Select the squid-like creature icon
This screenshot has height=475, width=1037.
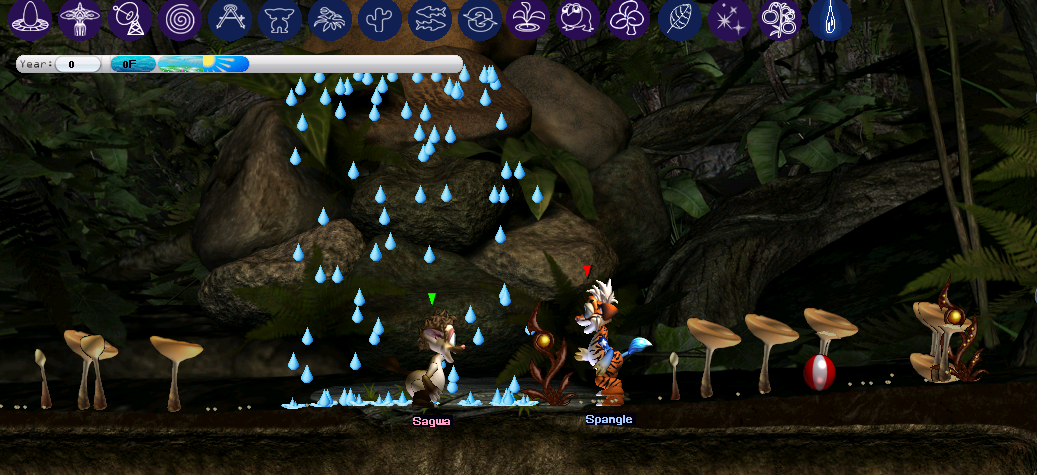pos(80,19)
